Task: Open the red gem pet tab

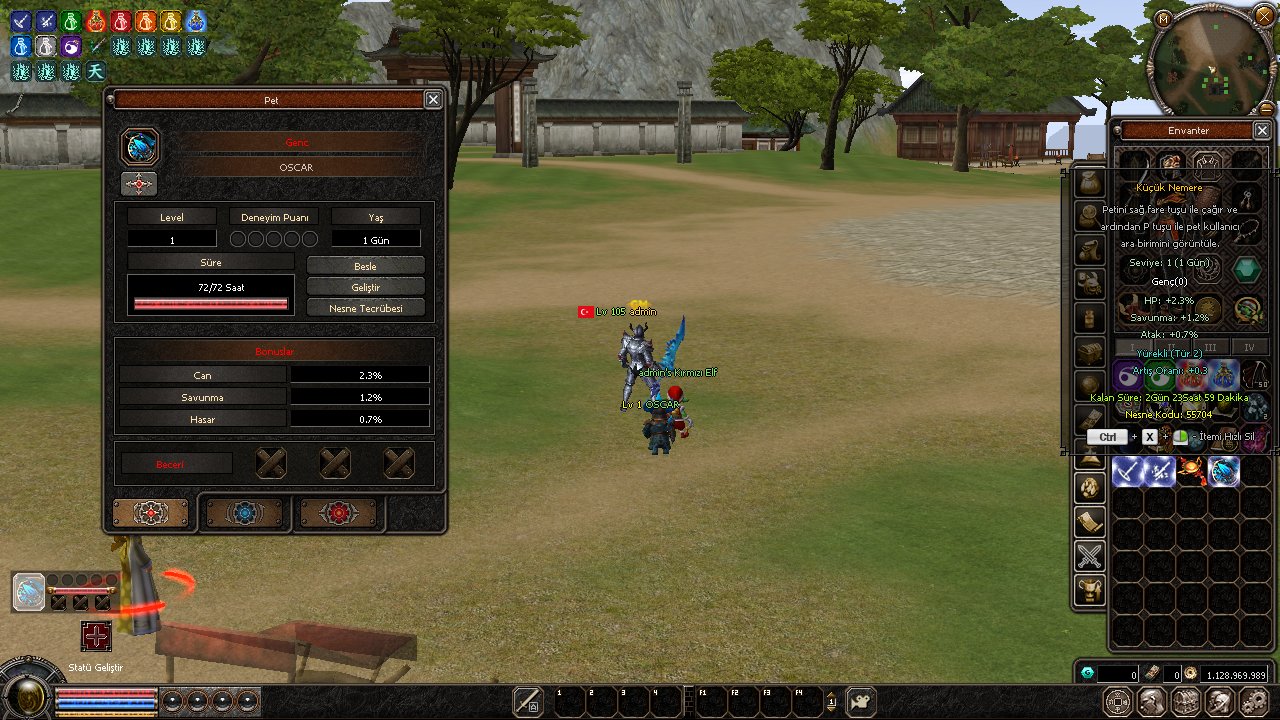Action: tap(338, 513)
